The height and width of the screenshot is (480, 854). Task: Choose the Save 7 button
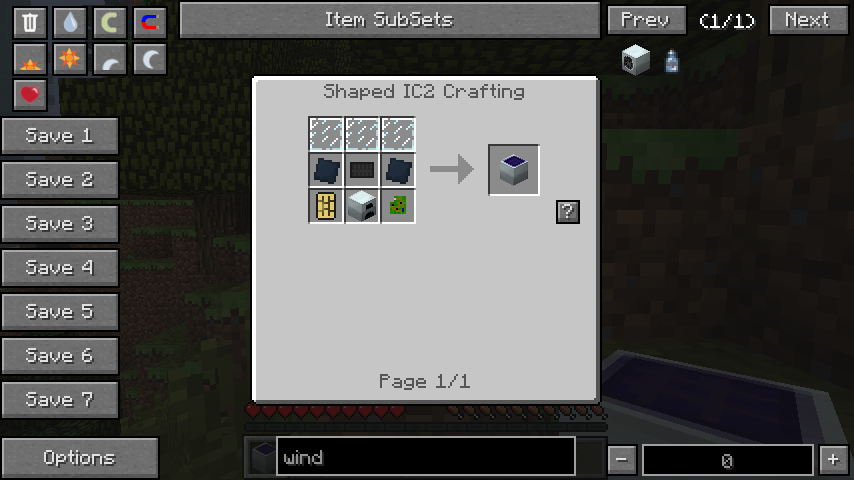coord(59,400)
